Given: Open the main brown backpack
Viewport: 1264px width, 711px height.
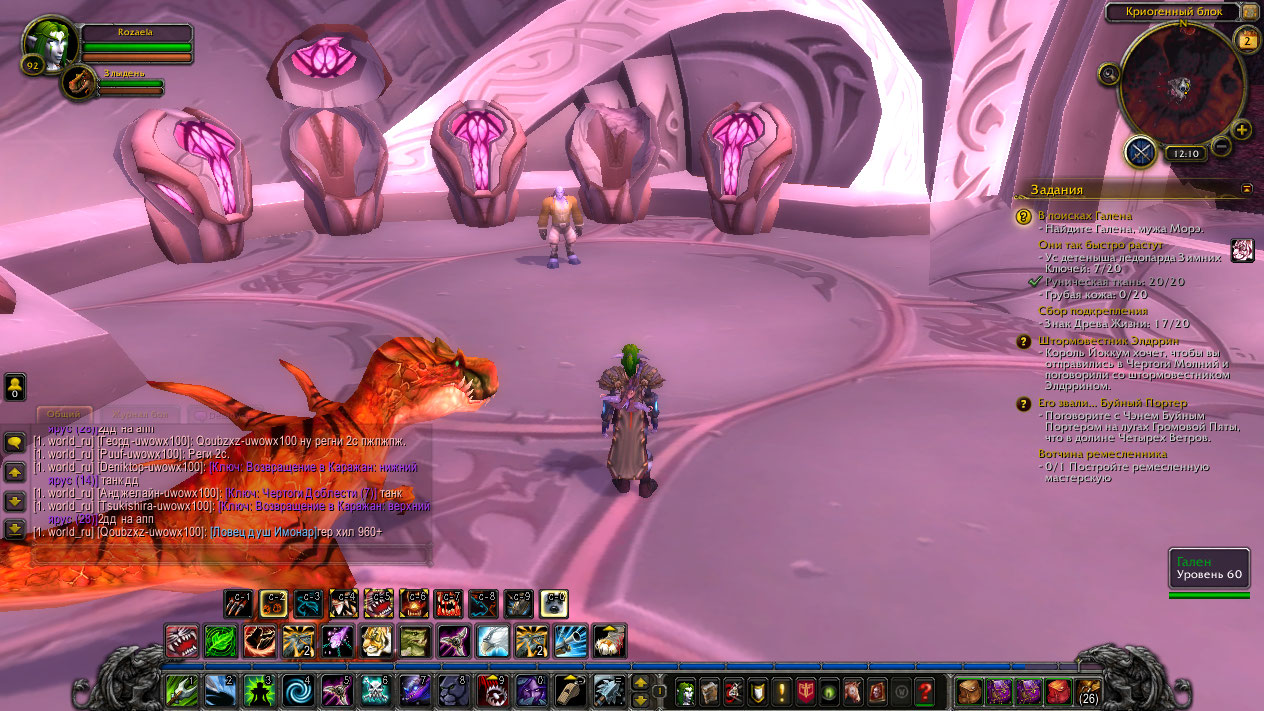Looking at the screenshot, I should coord(1090,691).
